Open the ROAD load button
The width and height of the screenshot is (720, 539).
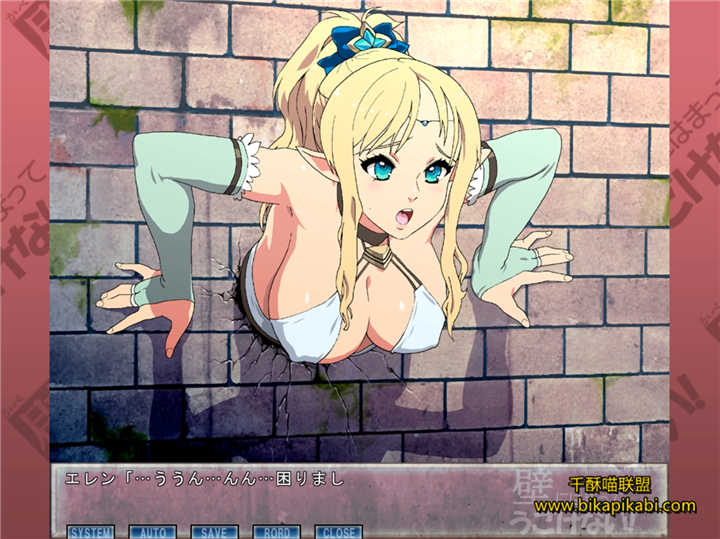275,532
